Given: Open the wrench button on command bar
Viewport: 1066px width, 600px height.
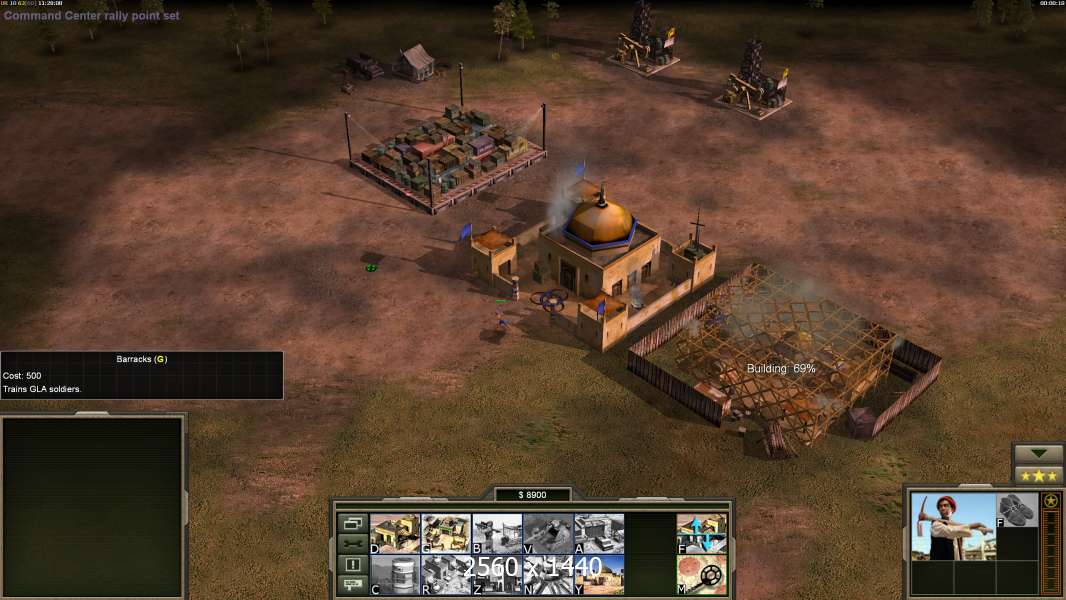Looking at the screenshot, I should [352, 544].
